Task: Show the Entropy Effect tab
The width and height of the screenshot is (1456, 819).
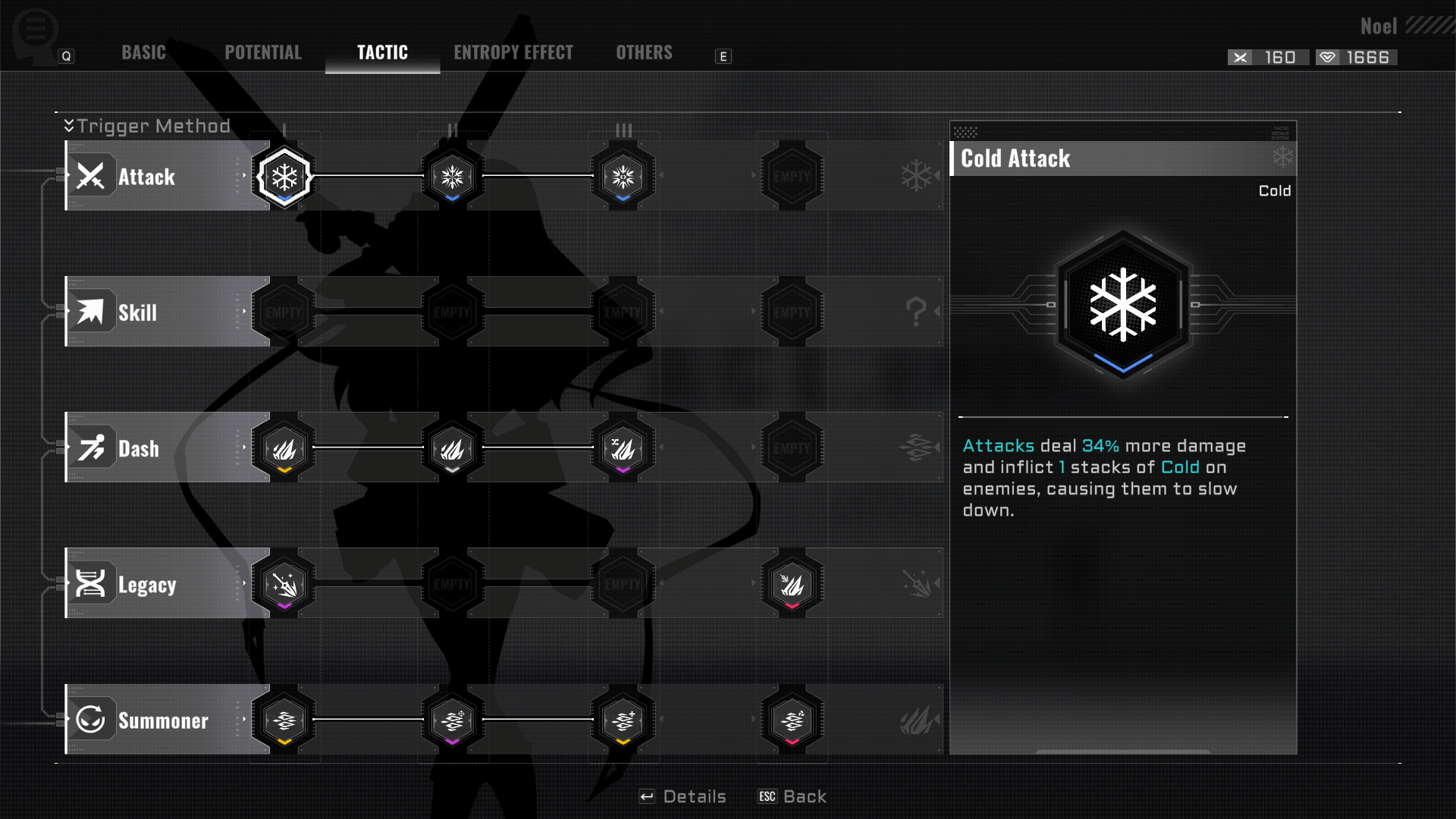Action: pyautogui.click(x=513, y=52)
